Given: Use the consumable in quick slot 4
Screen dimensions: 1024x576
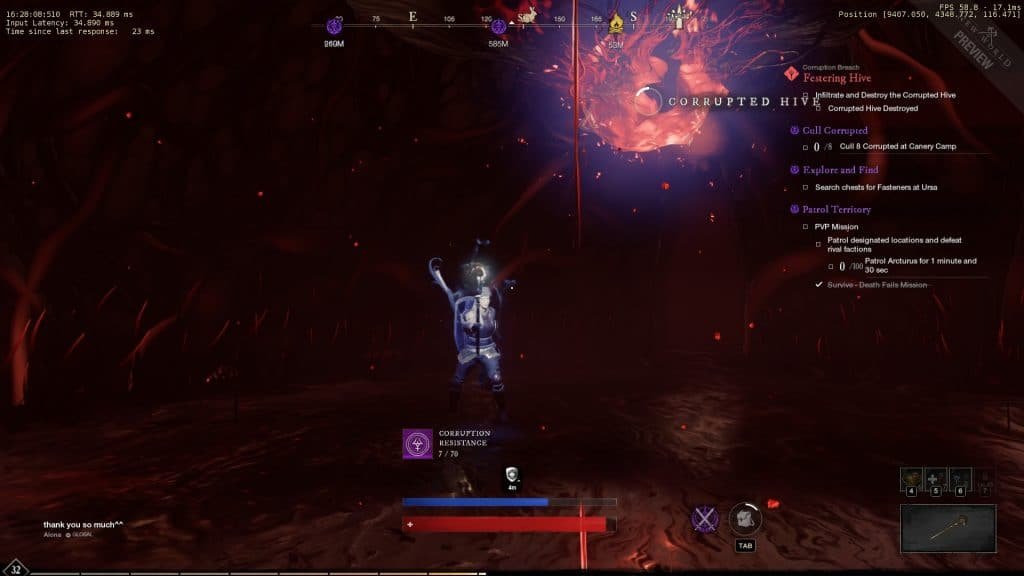Looking at the screenshot, I should pos(911,478).
